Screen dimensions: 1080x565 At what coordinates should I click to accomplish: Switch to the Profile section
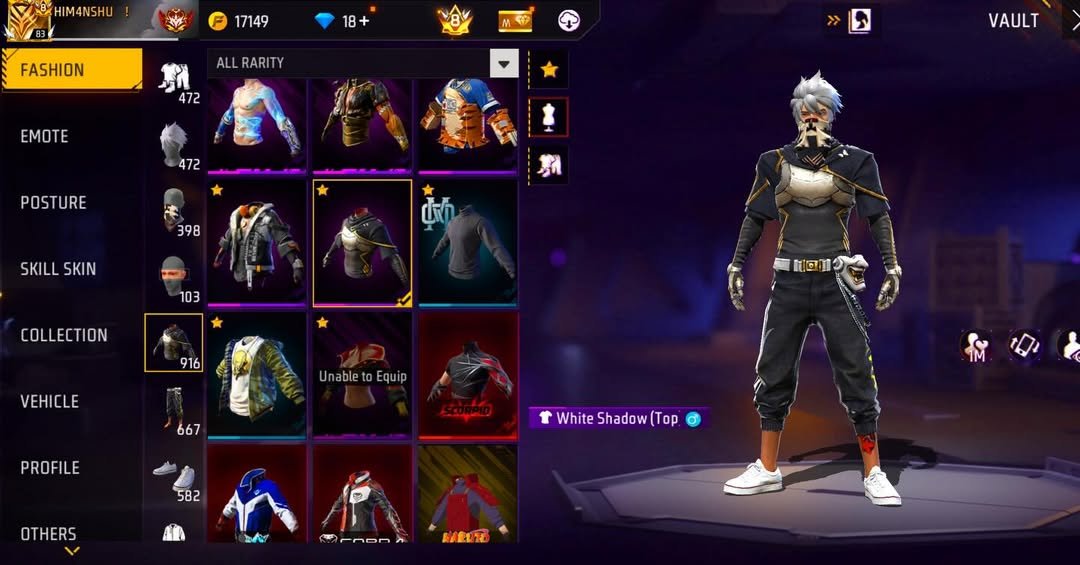pyautogui.click(x=50, y=467)
